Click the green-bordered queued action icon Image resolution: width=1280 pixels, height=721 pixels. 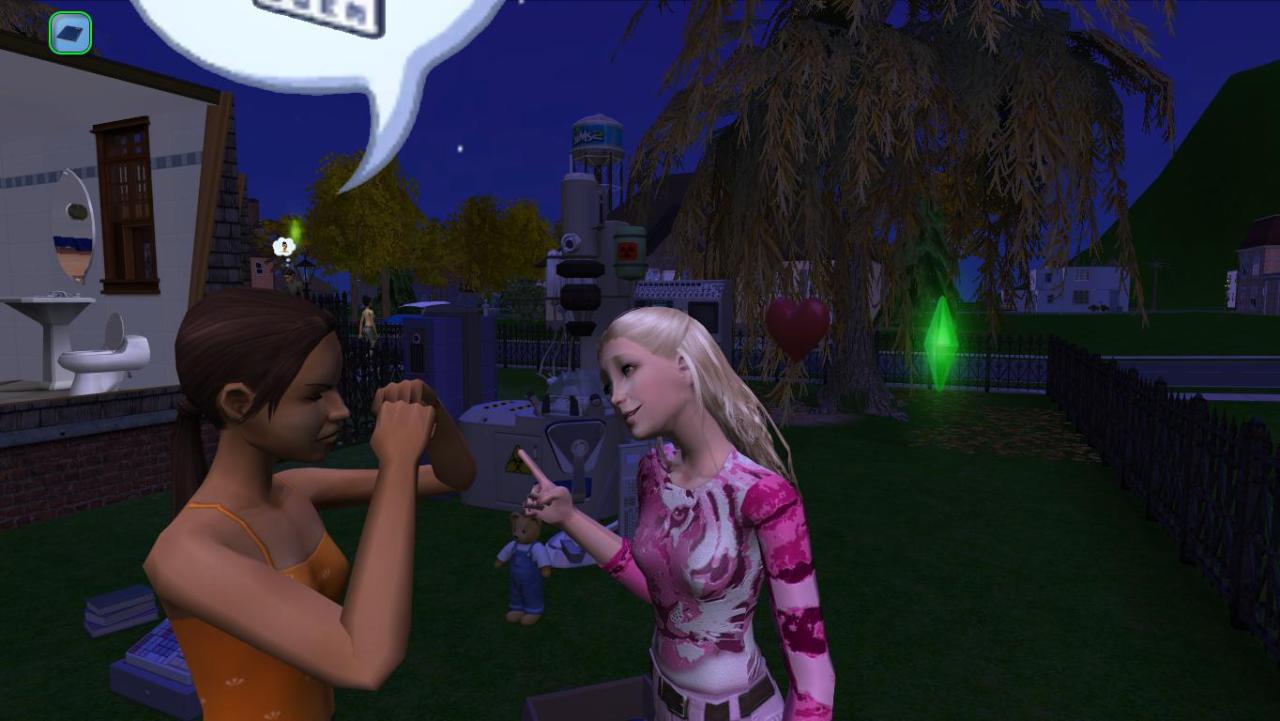pos(70,33)
